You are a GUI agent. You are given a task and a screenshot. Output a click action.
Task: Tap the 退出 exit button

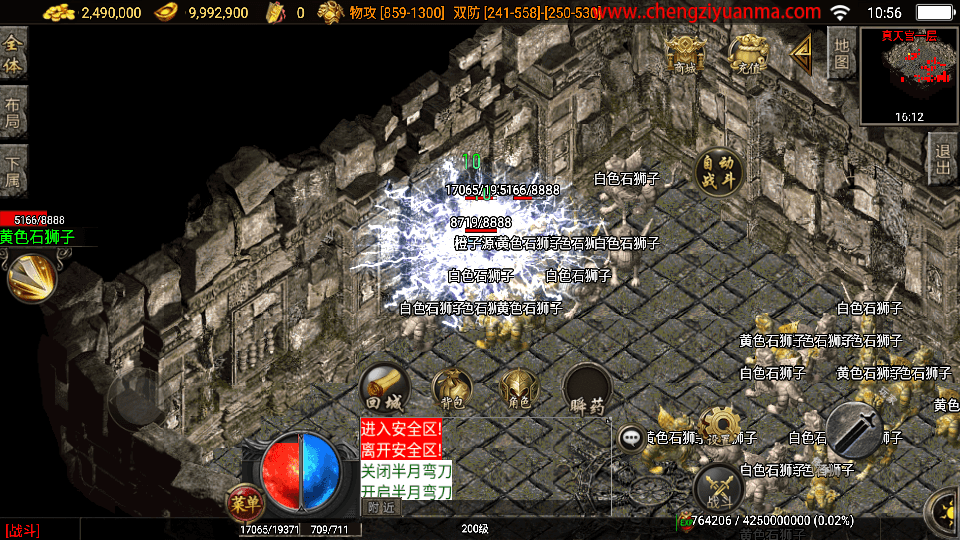tap(942, 158)
